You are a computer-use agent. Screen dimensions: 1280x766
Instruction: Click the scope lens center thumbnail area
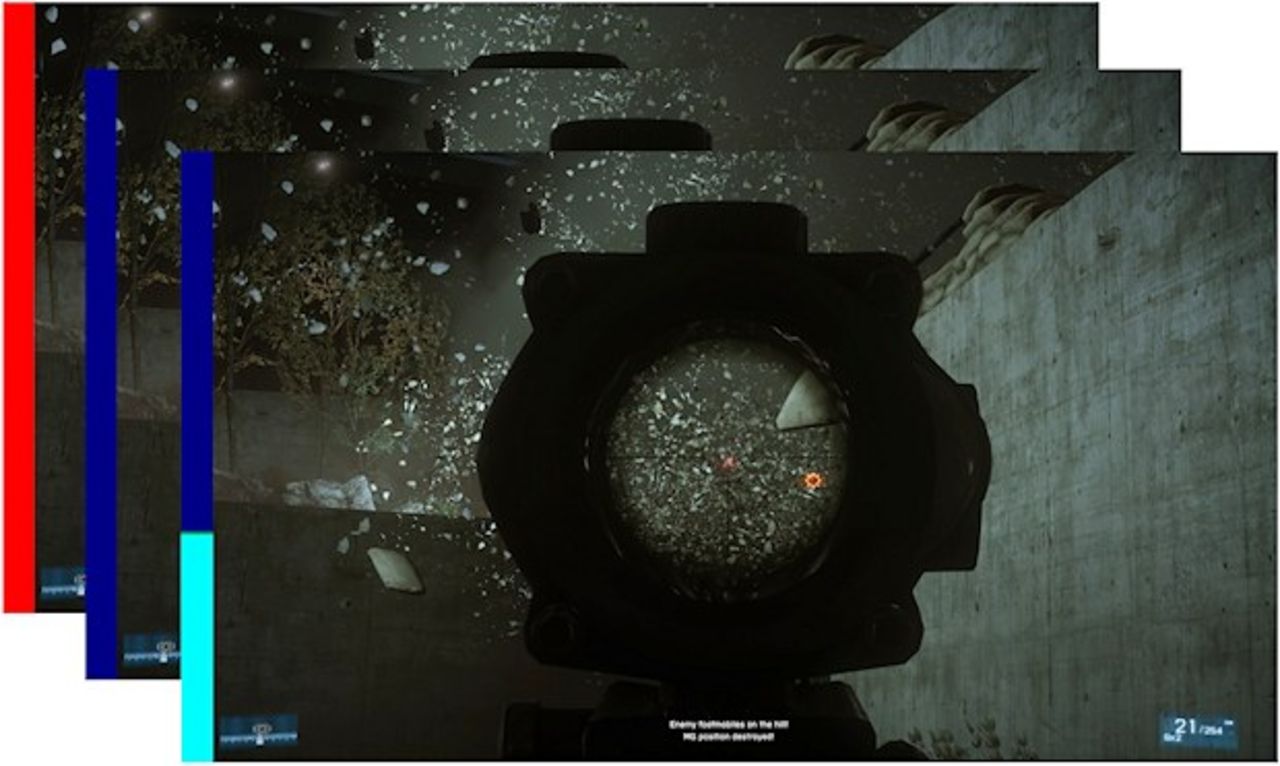730,465
